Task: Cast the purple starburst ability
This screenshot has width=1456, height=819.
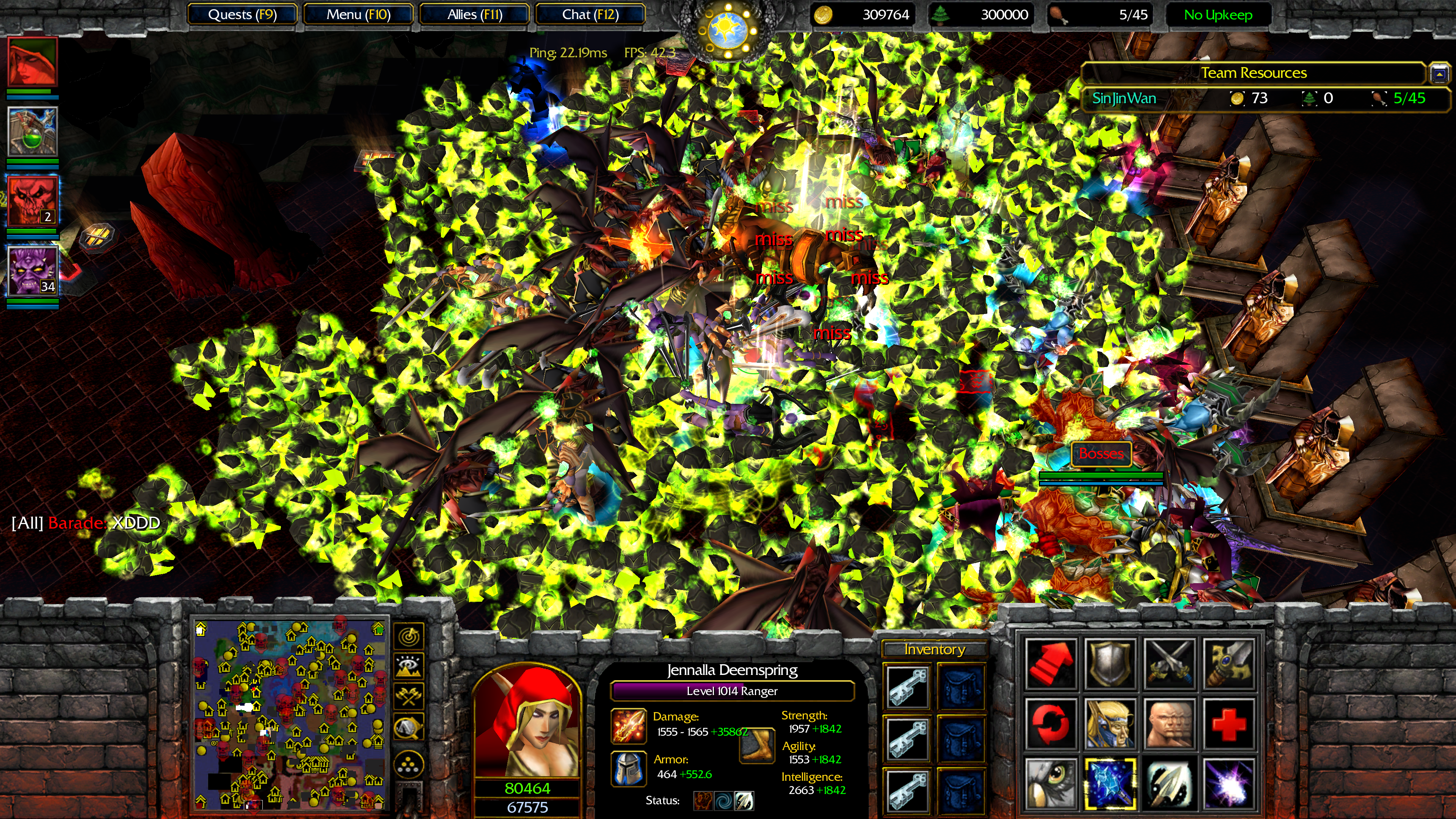Action: [x=1228, y=784]
